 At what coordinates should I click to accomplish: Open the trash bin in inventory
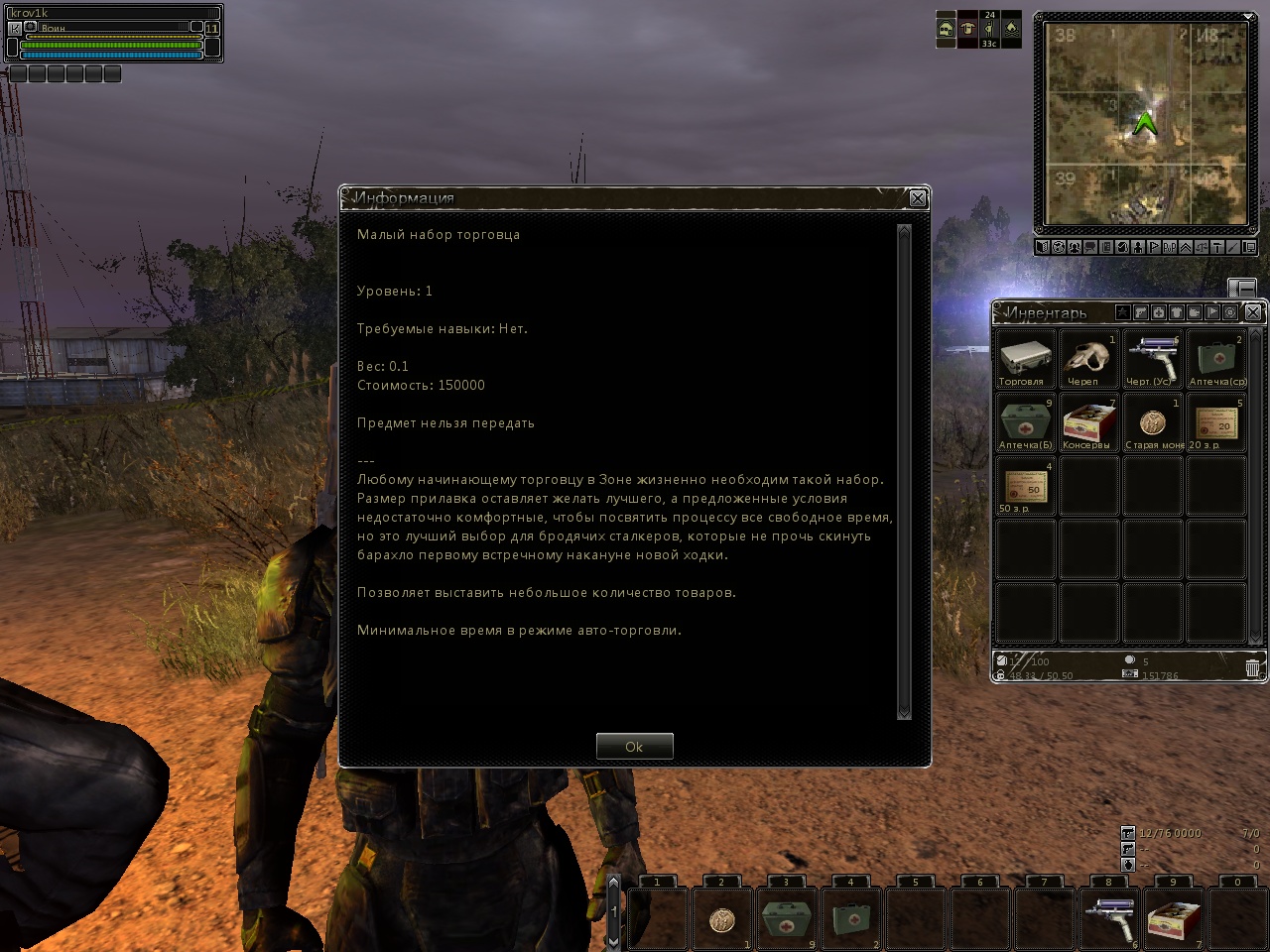pos(1252,668)
